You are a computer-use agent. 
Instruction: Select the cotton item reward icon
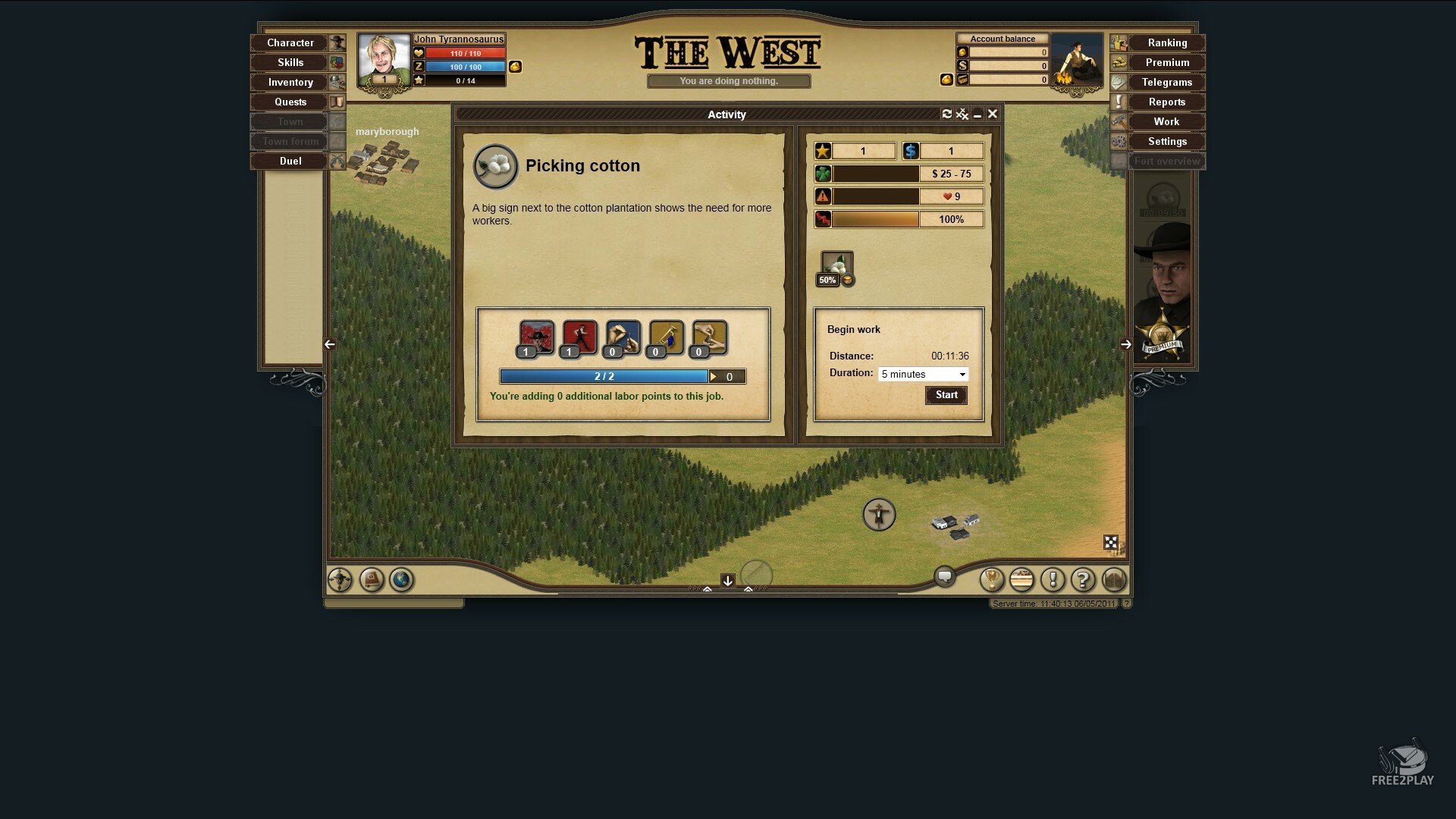coord(836,265)
